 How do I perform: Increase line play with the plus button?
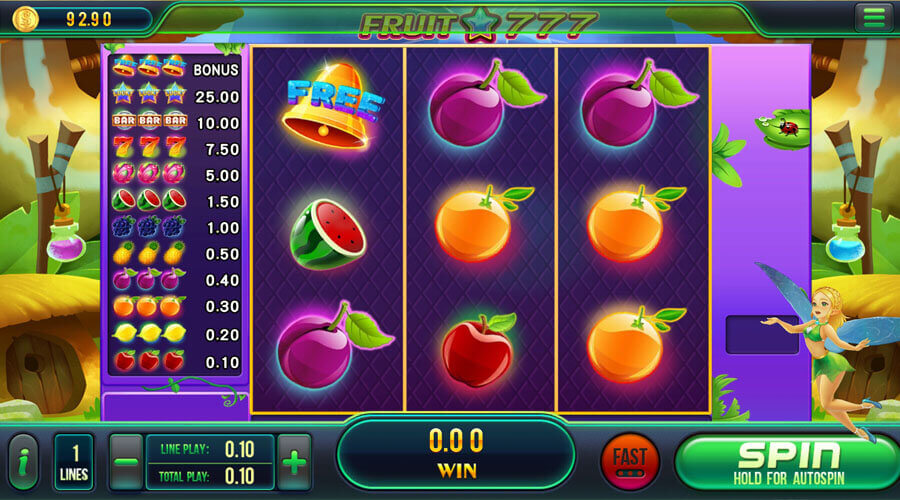(x=293, y=462)
